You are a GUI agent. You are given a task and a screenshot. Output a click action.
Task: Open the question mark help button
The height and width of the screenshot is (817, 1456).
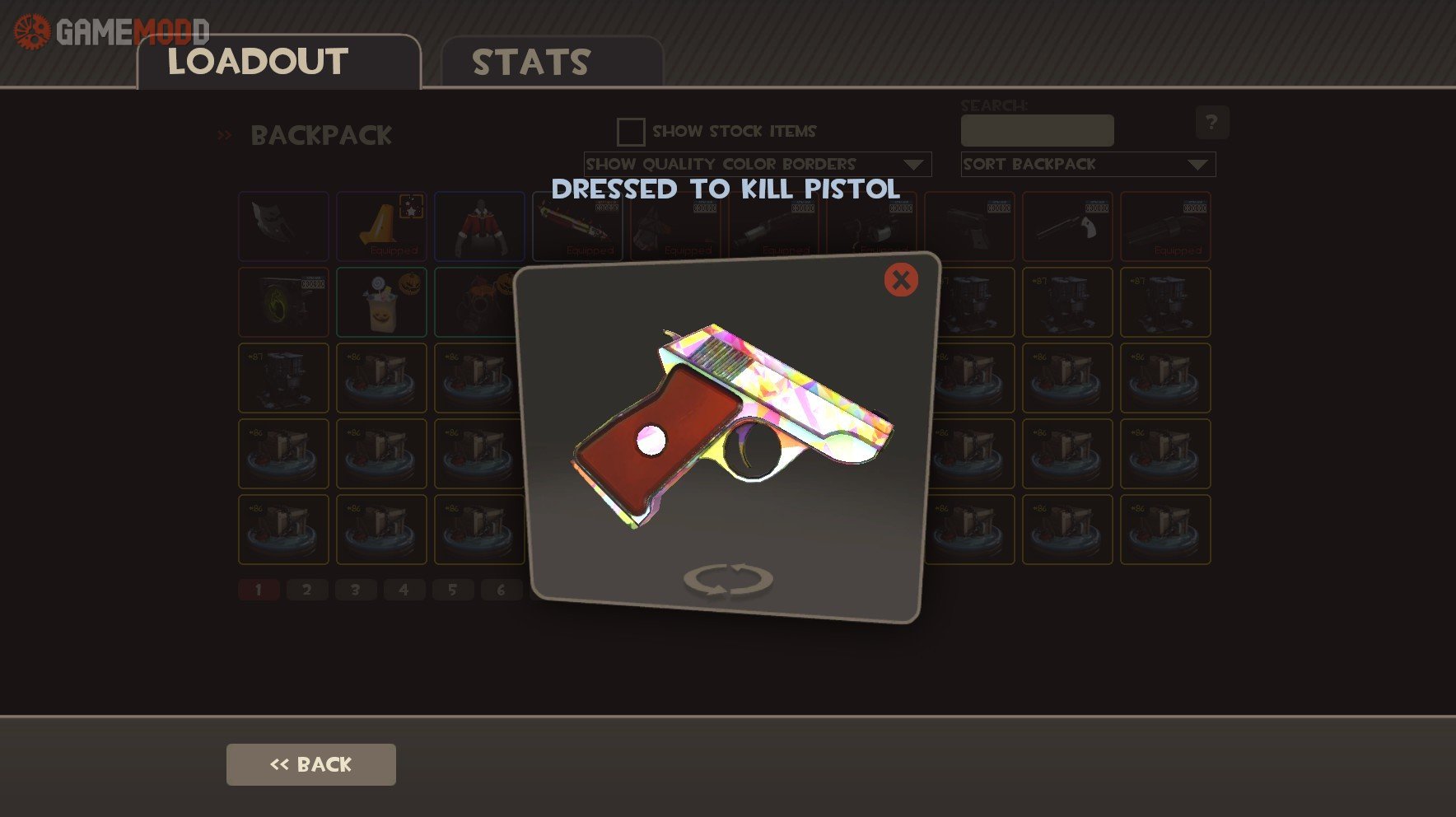coord(1212,123)
